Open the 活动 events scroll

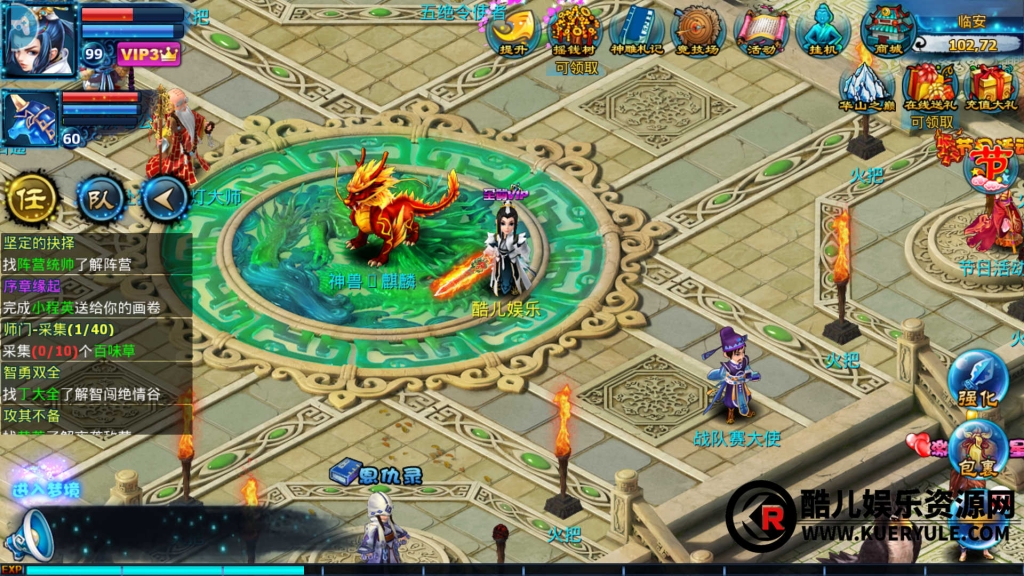761,30
